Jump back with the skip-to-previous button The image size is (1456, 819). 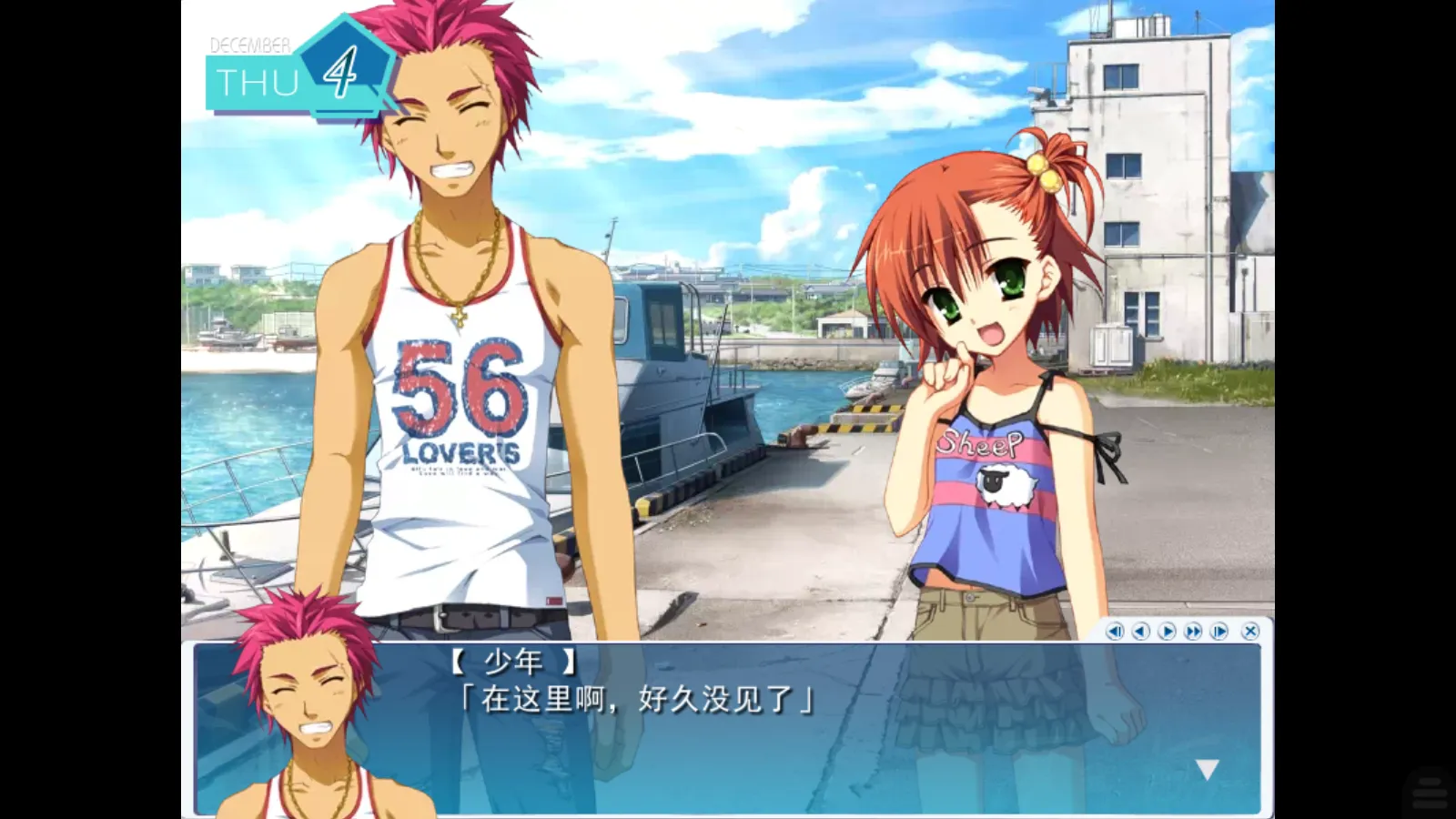[x=1115, y=631]
